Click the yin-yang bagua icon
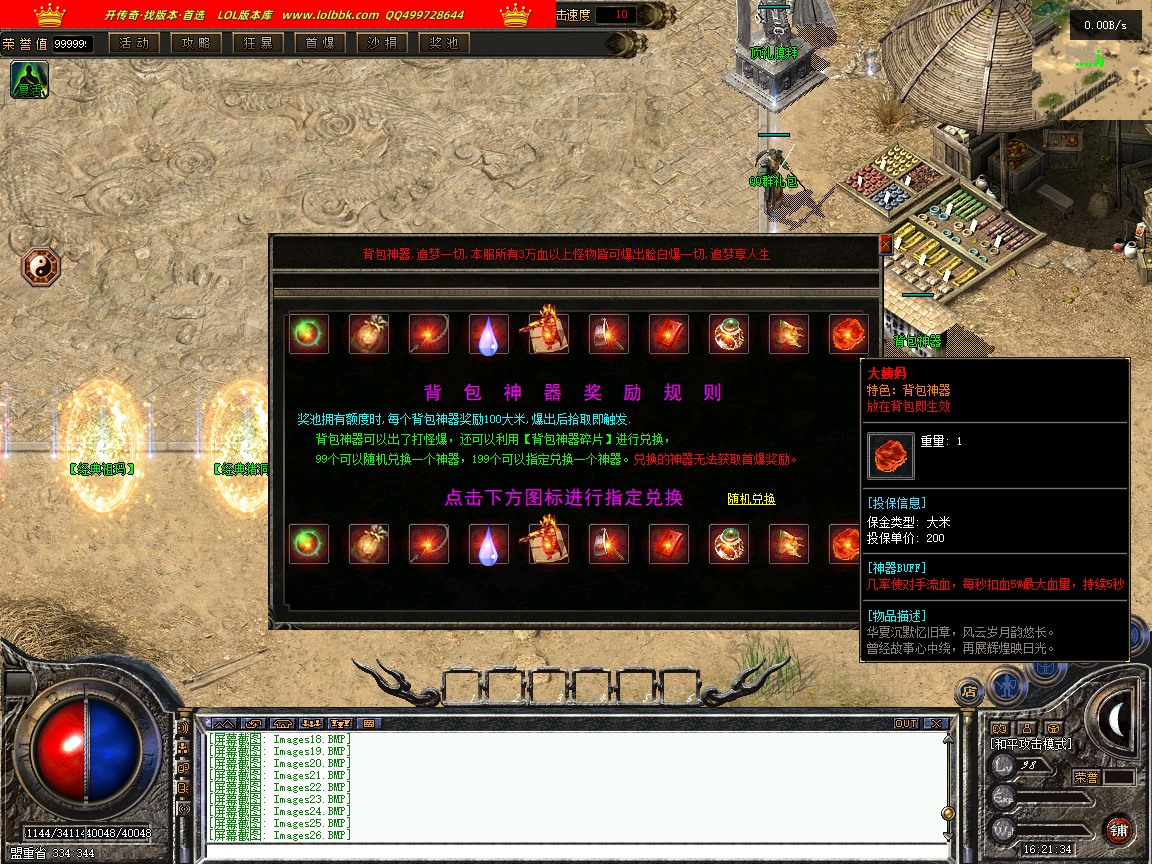 point(41,267)
